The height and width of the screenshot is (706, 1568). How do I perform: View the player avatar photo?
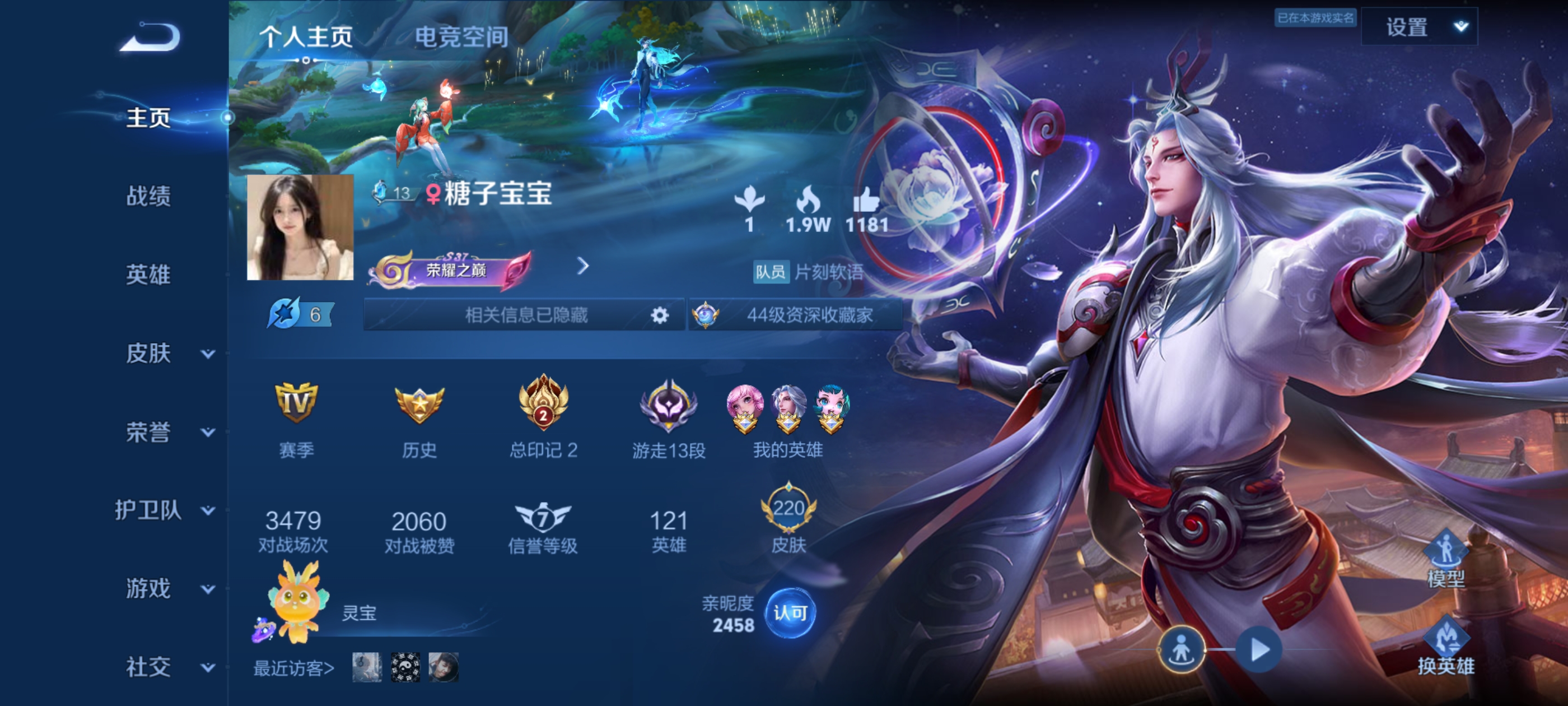click(300, 227)
